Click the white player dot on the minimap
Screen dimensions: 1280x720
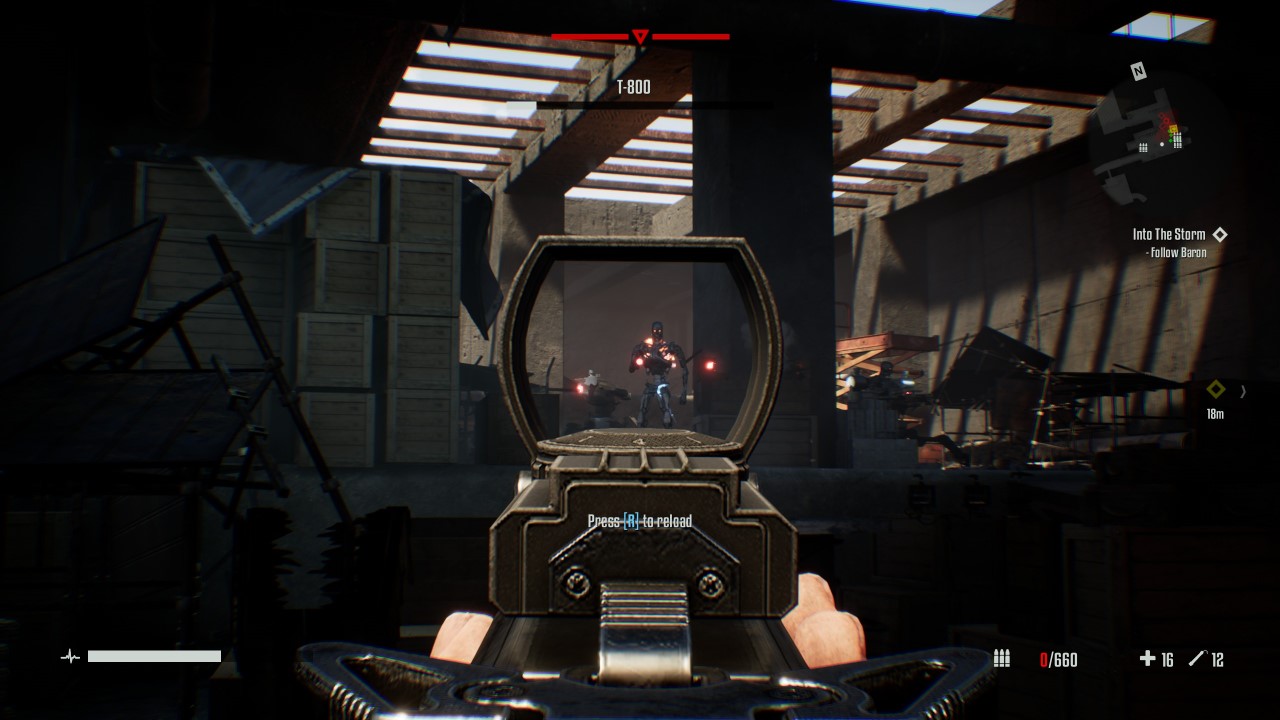pos(1162,144)
